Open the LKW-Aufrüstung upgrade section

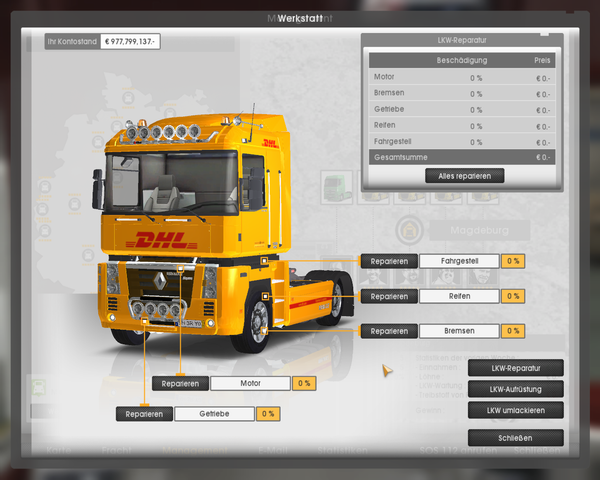515,388
